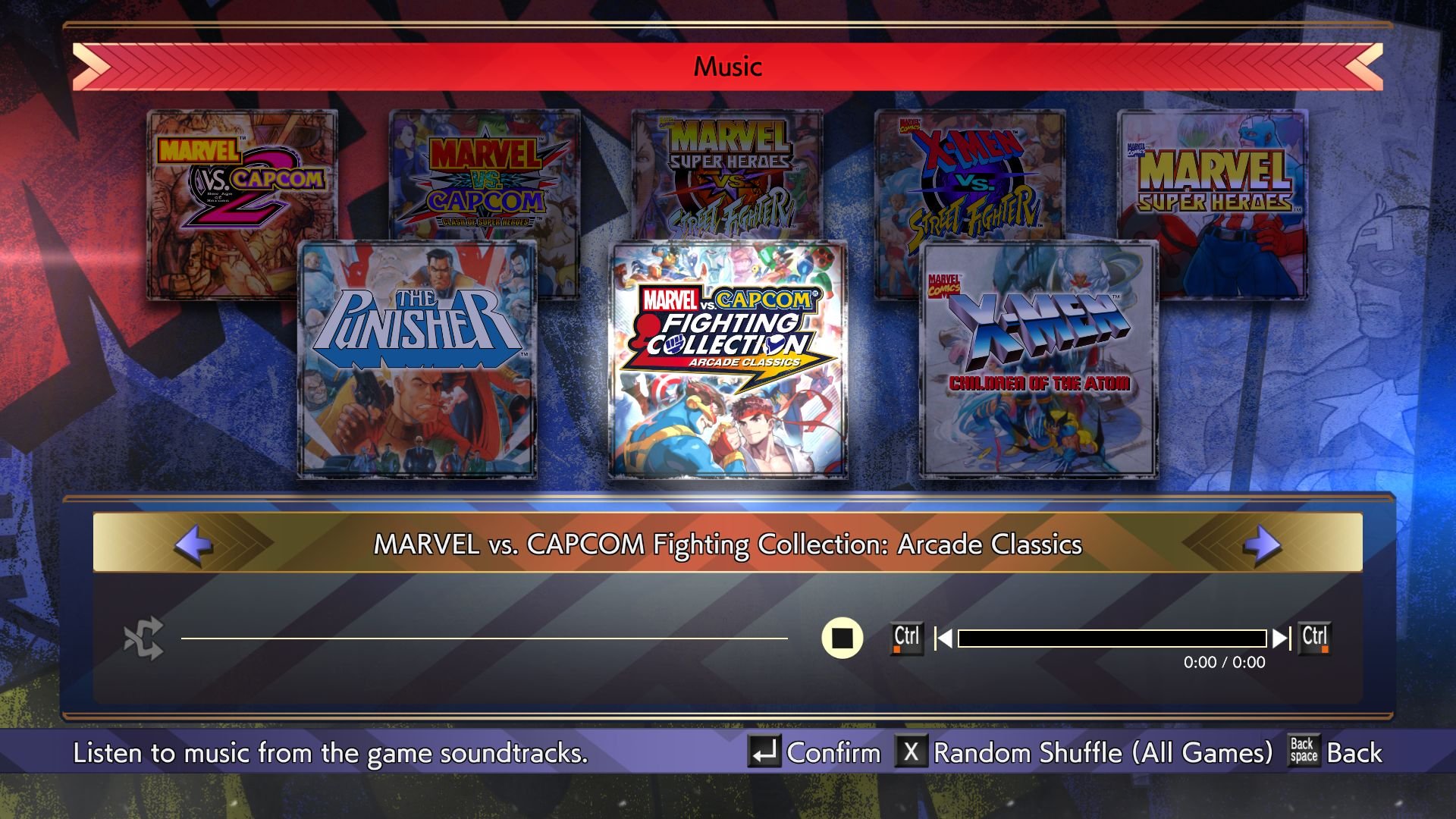This screenshot has height=819, width=1456.
Task: Click the stop playback button
Action: [843, 638]
